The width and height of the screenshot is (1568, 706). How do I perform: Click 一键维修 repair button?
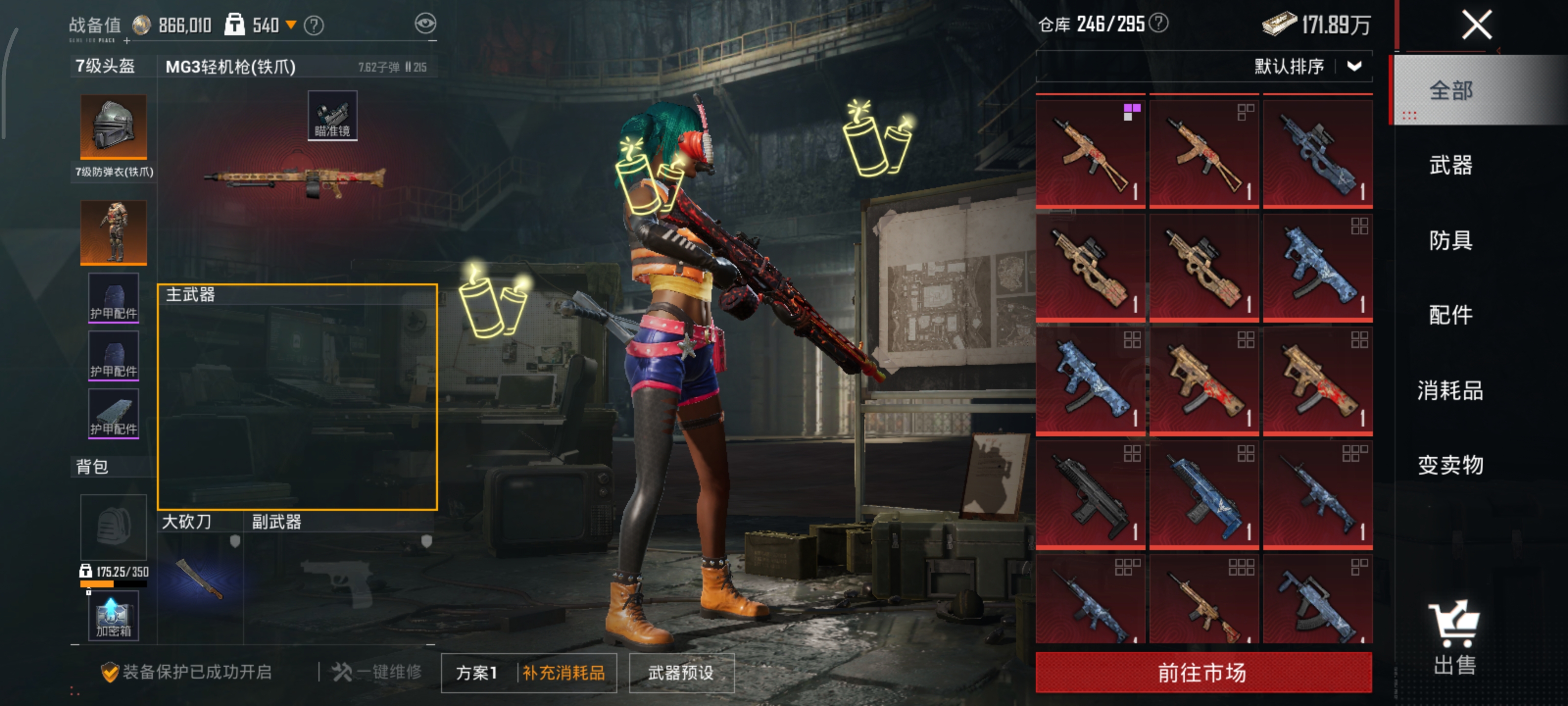(377, 672)
